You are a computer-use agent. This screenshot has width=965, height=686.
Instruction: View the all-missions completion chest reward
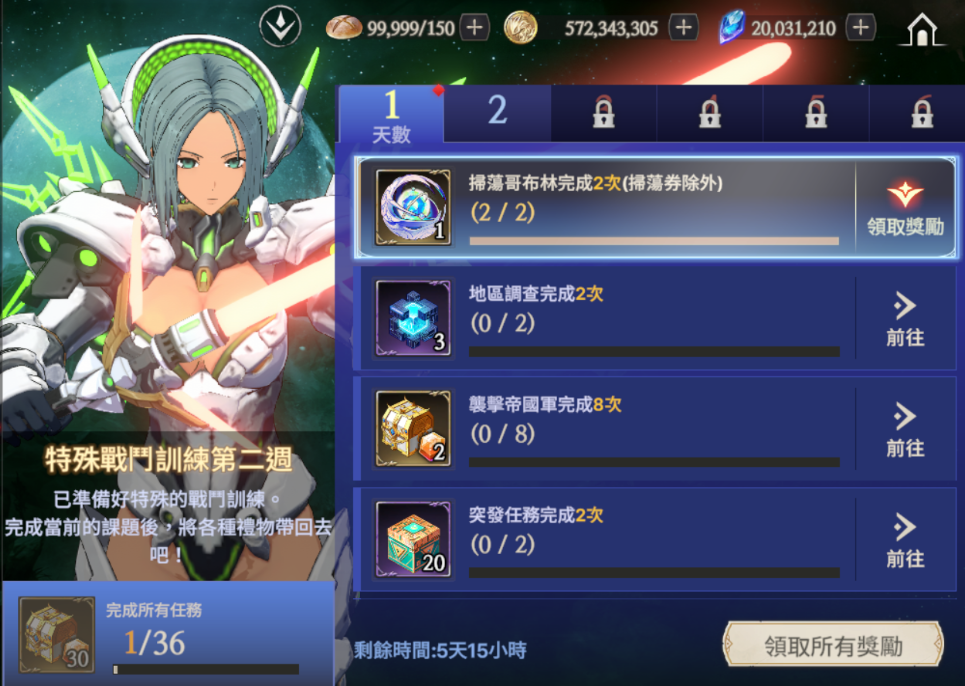[57, 635]
